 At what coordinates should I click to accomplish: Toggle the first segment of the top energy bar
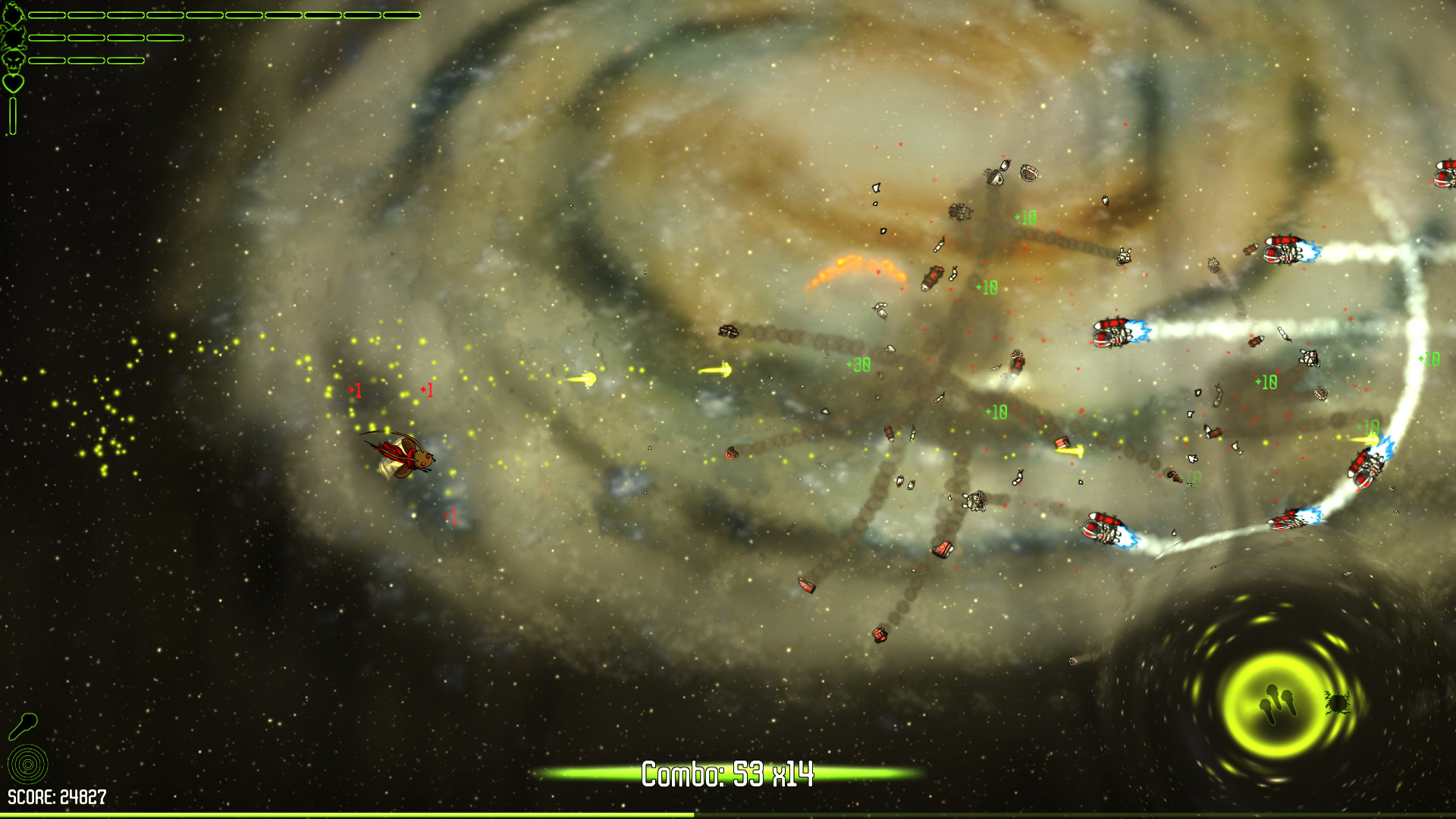tap(47, 15)
